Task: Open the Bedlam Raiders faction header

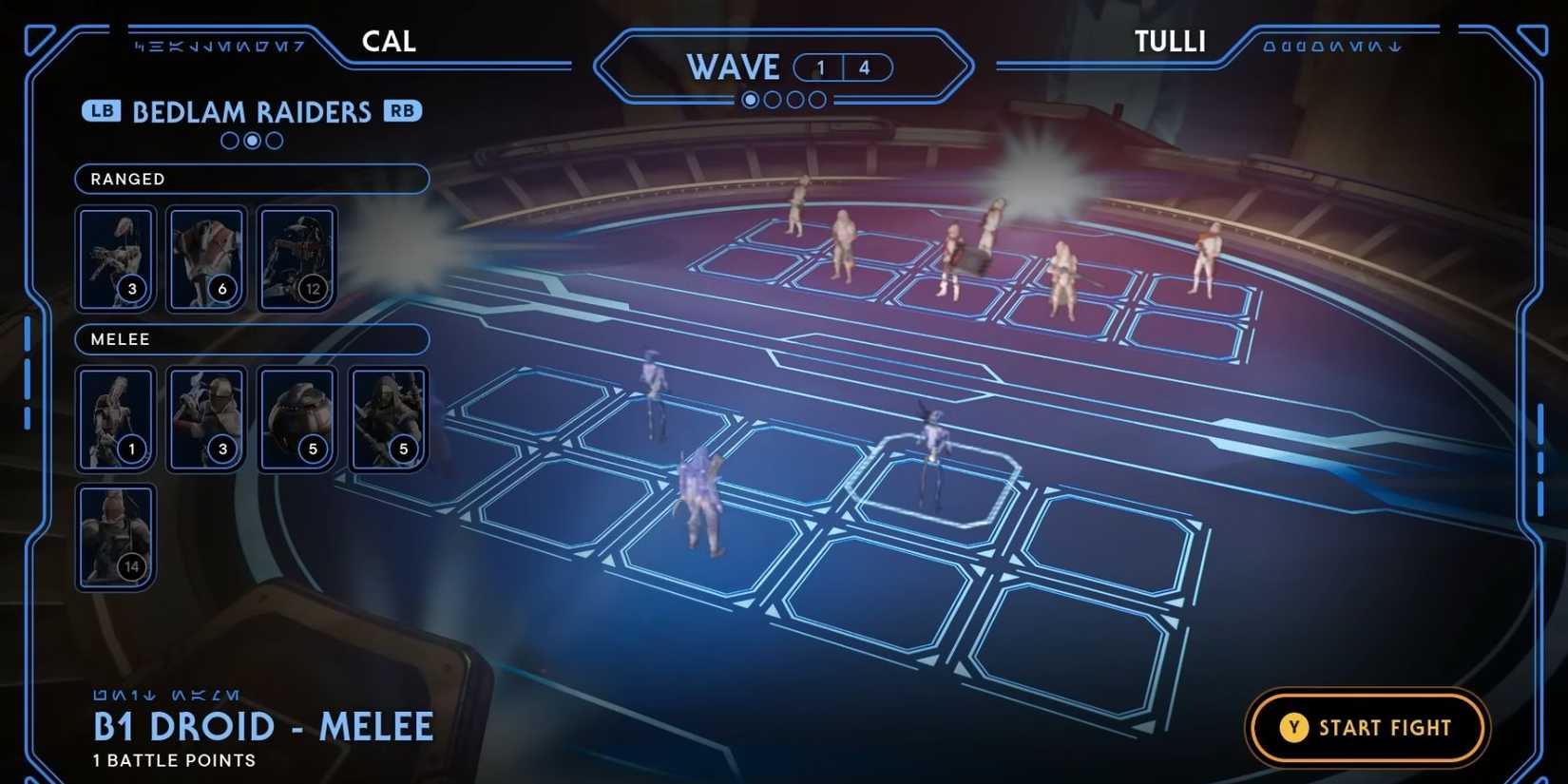Action: click(251, 111)
